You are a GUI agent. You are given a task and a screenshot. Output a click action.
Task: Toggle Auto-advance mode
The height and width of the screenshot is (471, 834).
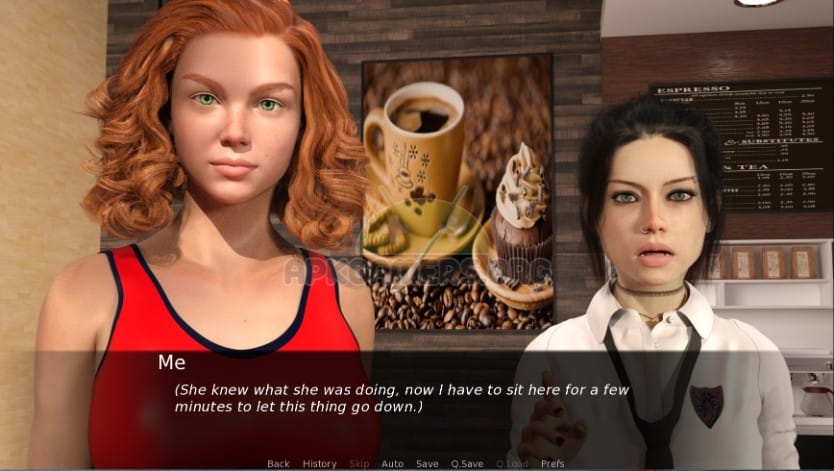click(392, 464)
